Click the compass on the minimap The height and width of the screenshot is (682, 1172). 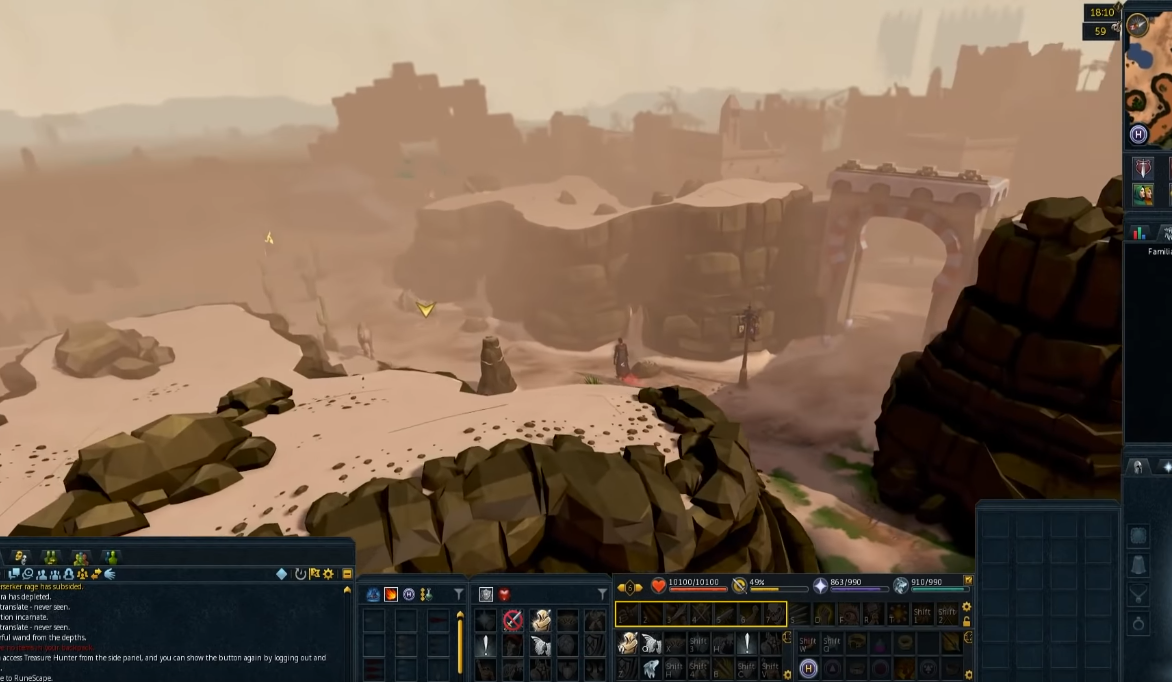[x=1137, y=25]
